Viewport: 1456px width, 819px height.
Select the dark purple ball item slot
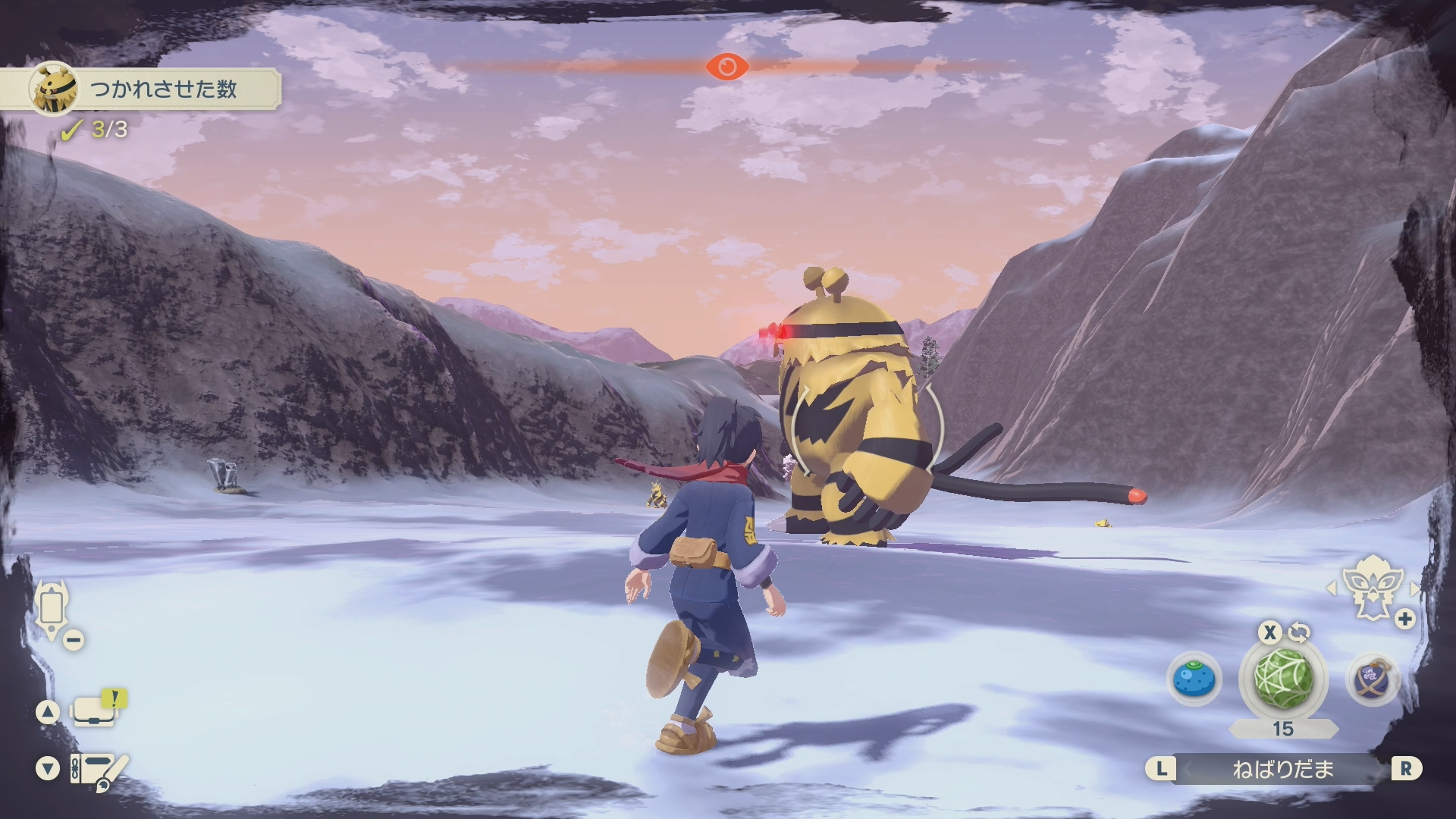[x=1373, y=679]
